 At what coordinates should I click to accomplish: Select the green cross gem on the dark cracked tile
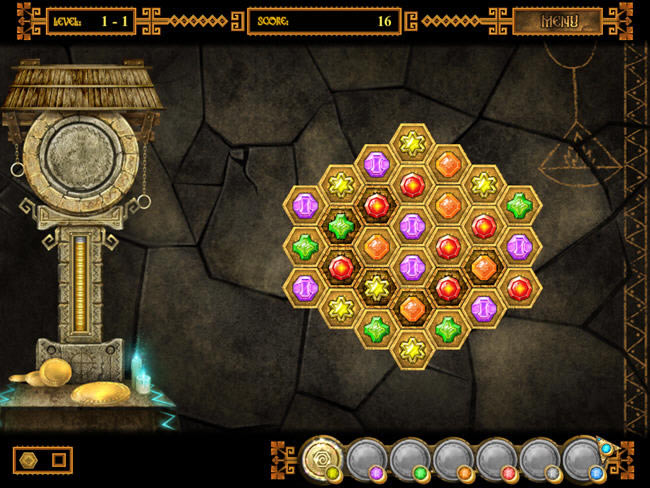tap(341, 226)
